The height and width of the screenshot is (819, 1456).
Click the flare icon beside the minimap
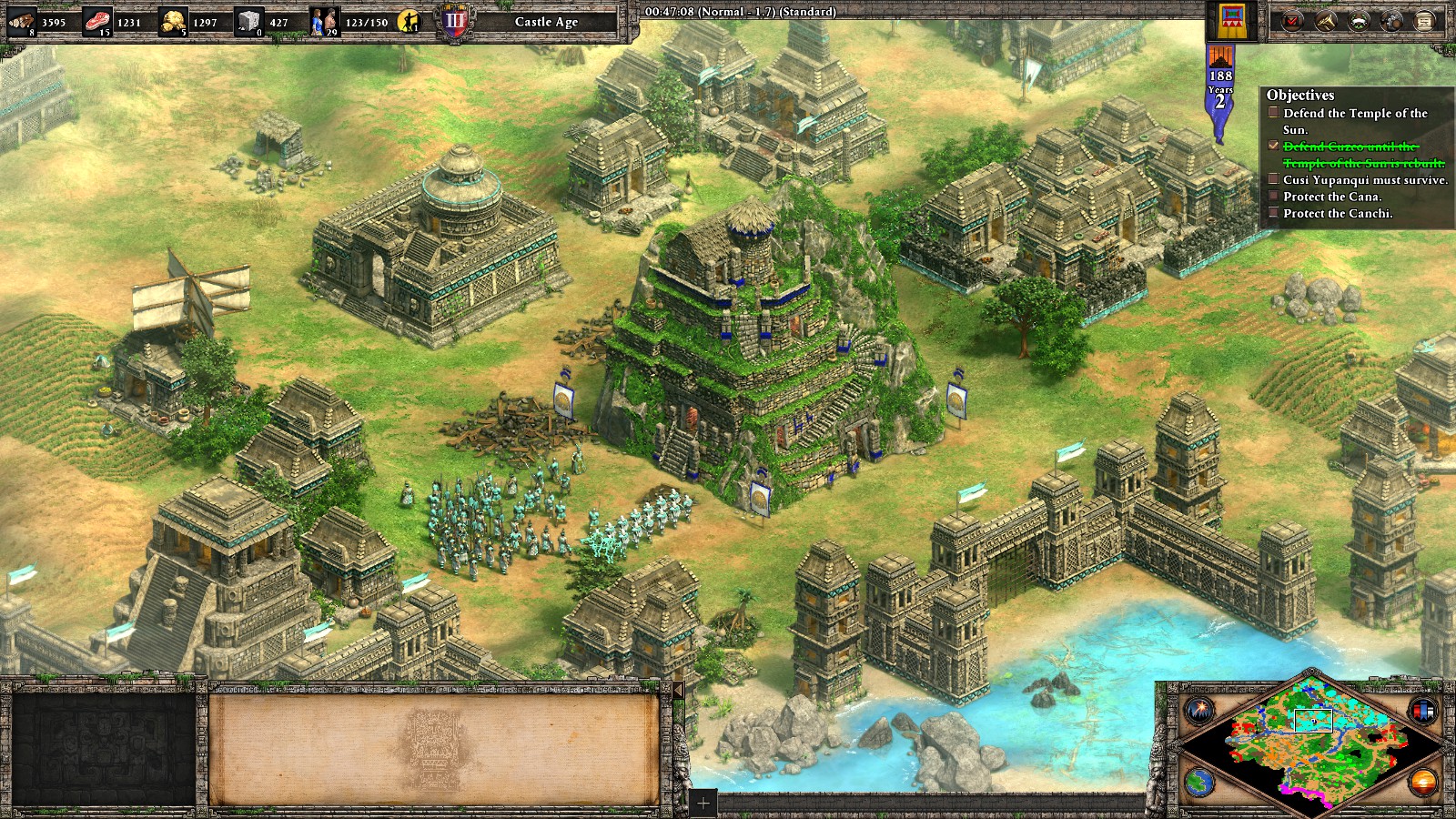point(1200,711)
